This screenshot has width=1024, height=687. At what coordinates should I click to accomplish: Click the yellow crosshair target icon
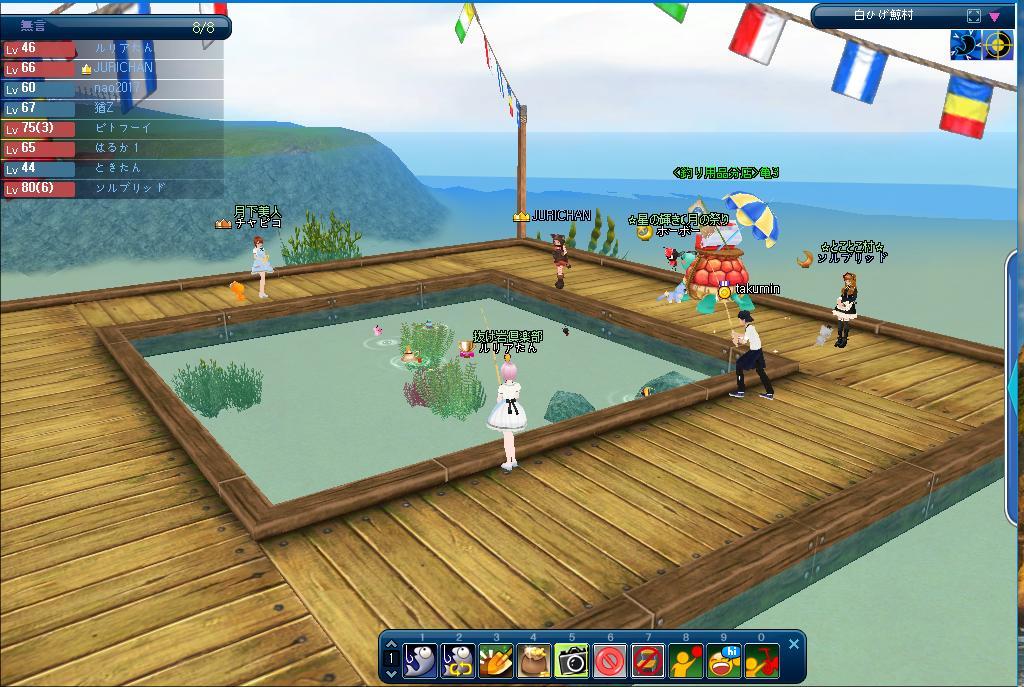(997, 45)
